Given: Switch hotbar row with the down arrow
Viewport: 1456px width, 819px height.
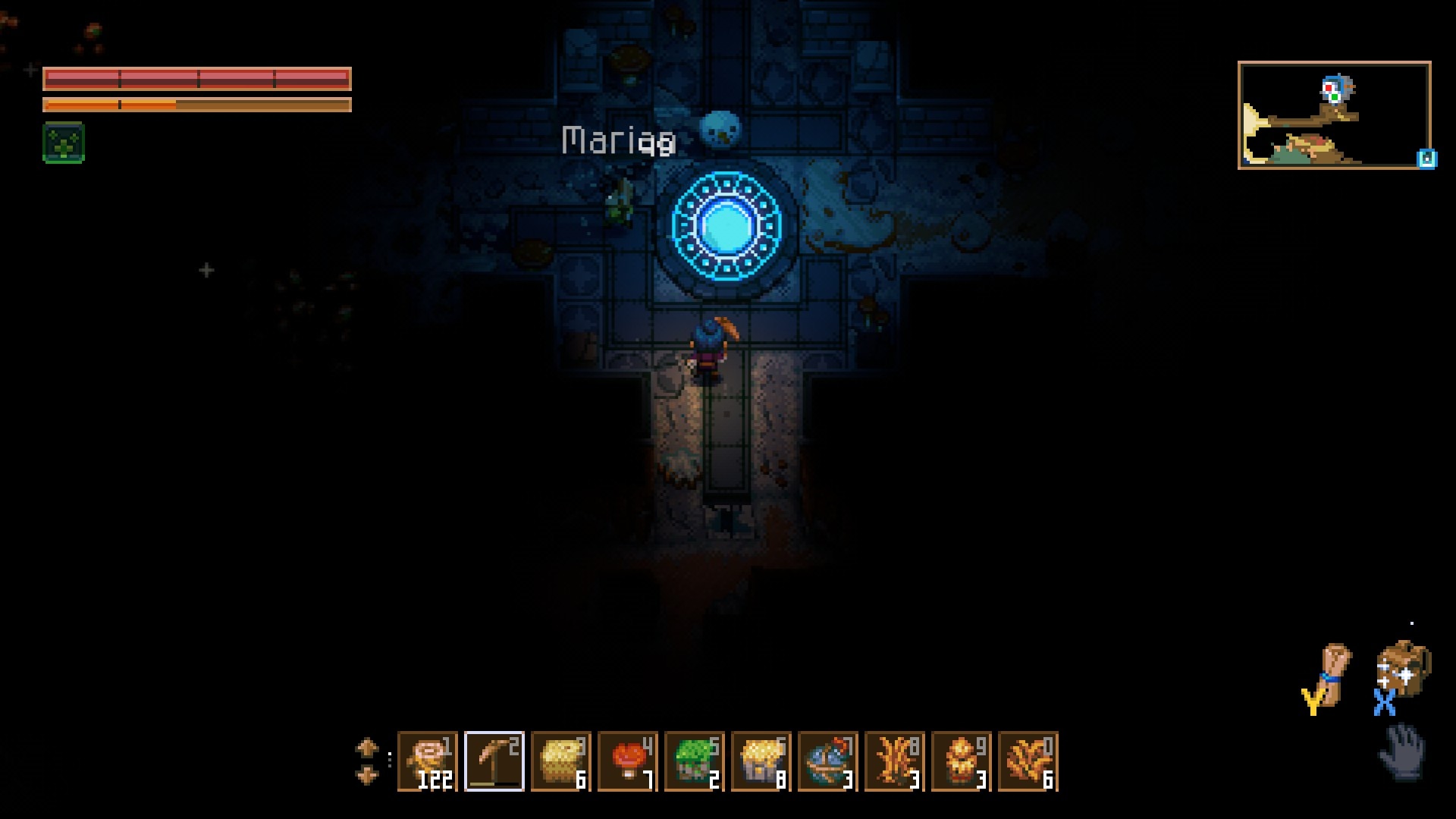Looking at the screenshot, I should tap(367, 775).
